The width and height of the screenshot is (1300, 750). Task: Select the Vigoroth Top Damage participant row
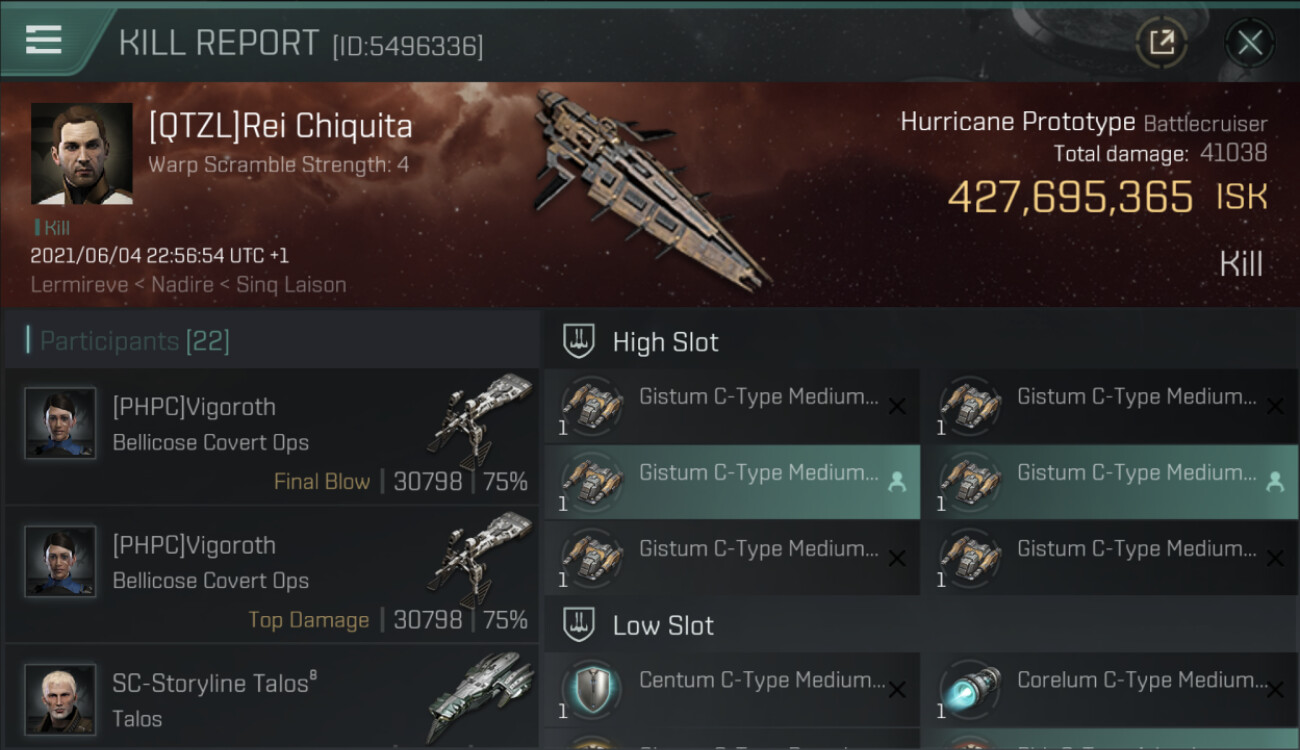[x=272, y=575]
